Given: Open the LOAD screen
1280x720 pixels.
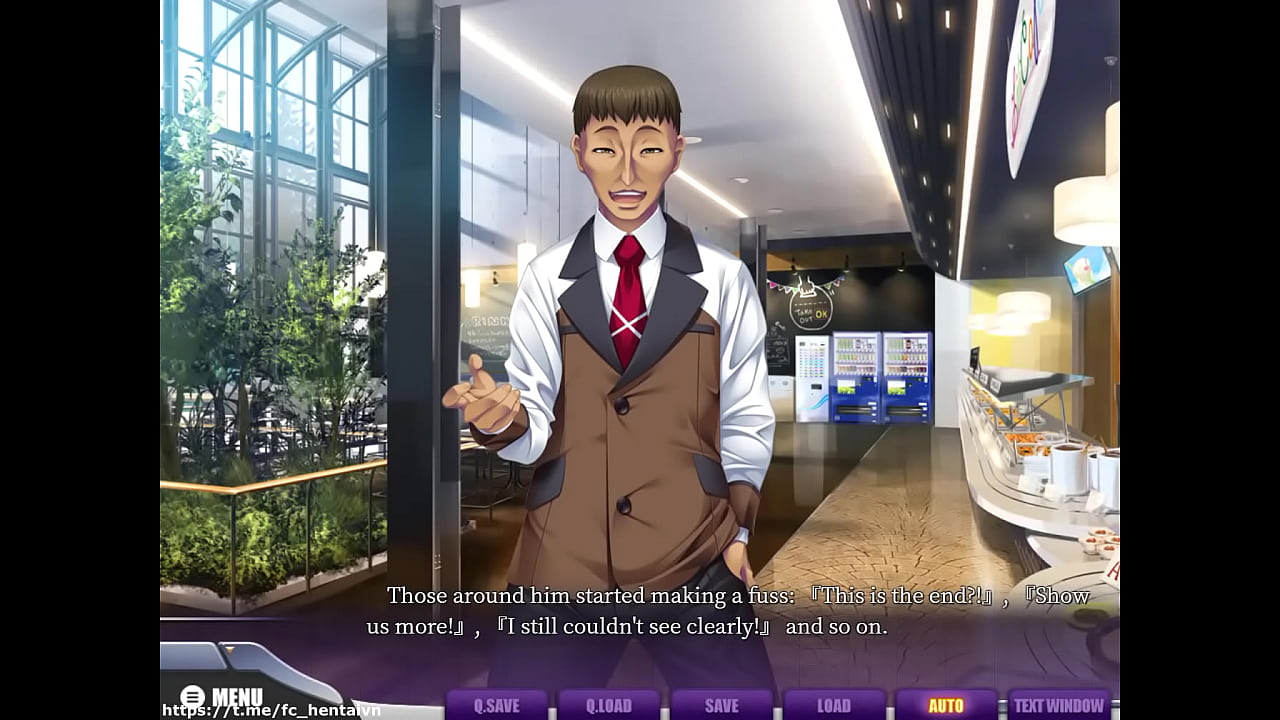Looking at the screenshot, I should pos(835,704).
